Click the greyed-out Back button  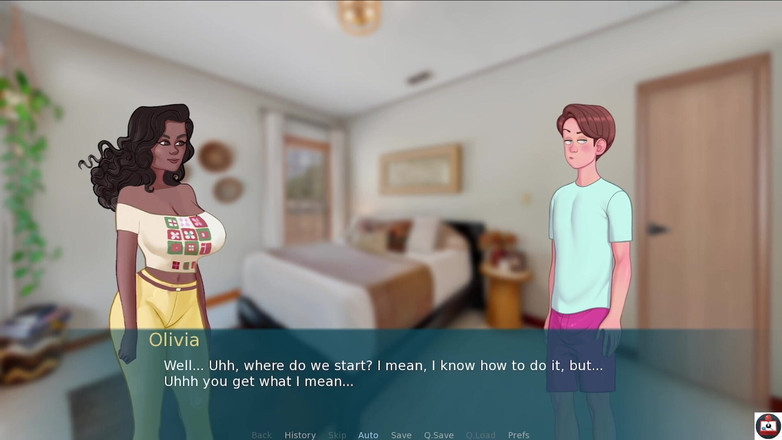pos(262,435)
